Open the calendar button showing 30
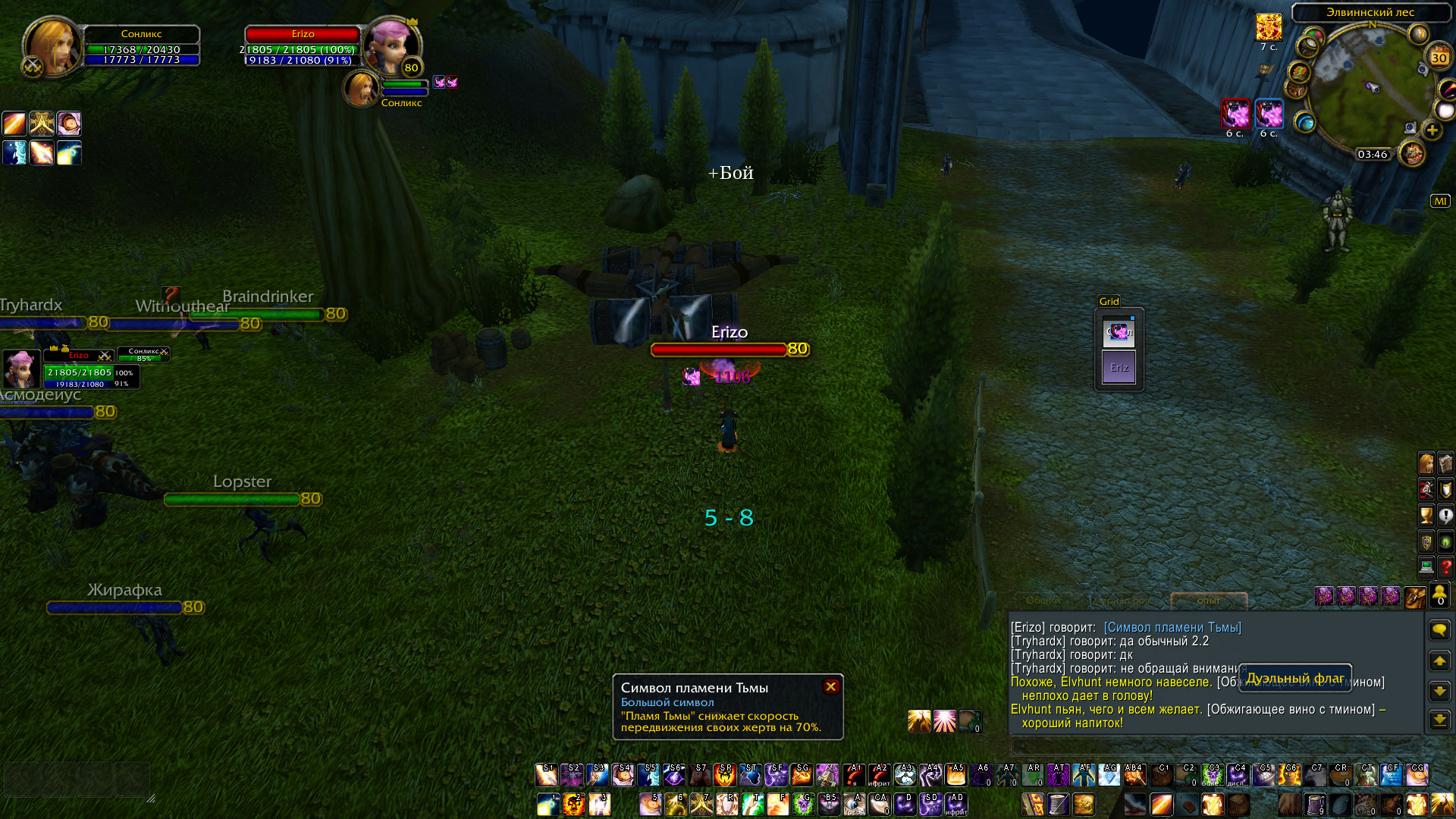This screenshot has width=1456, height=819. (x=1439, y=57)
